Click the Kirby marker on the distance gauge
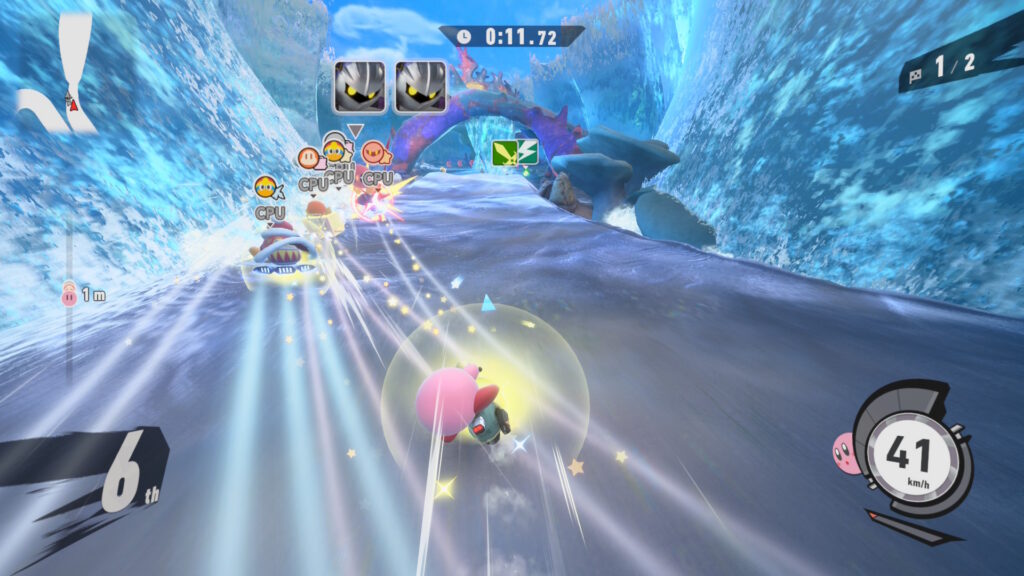 [69, 294]
